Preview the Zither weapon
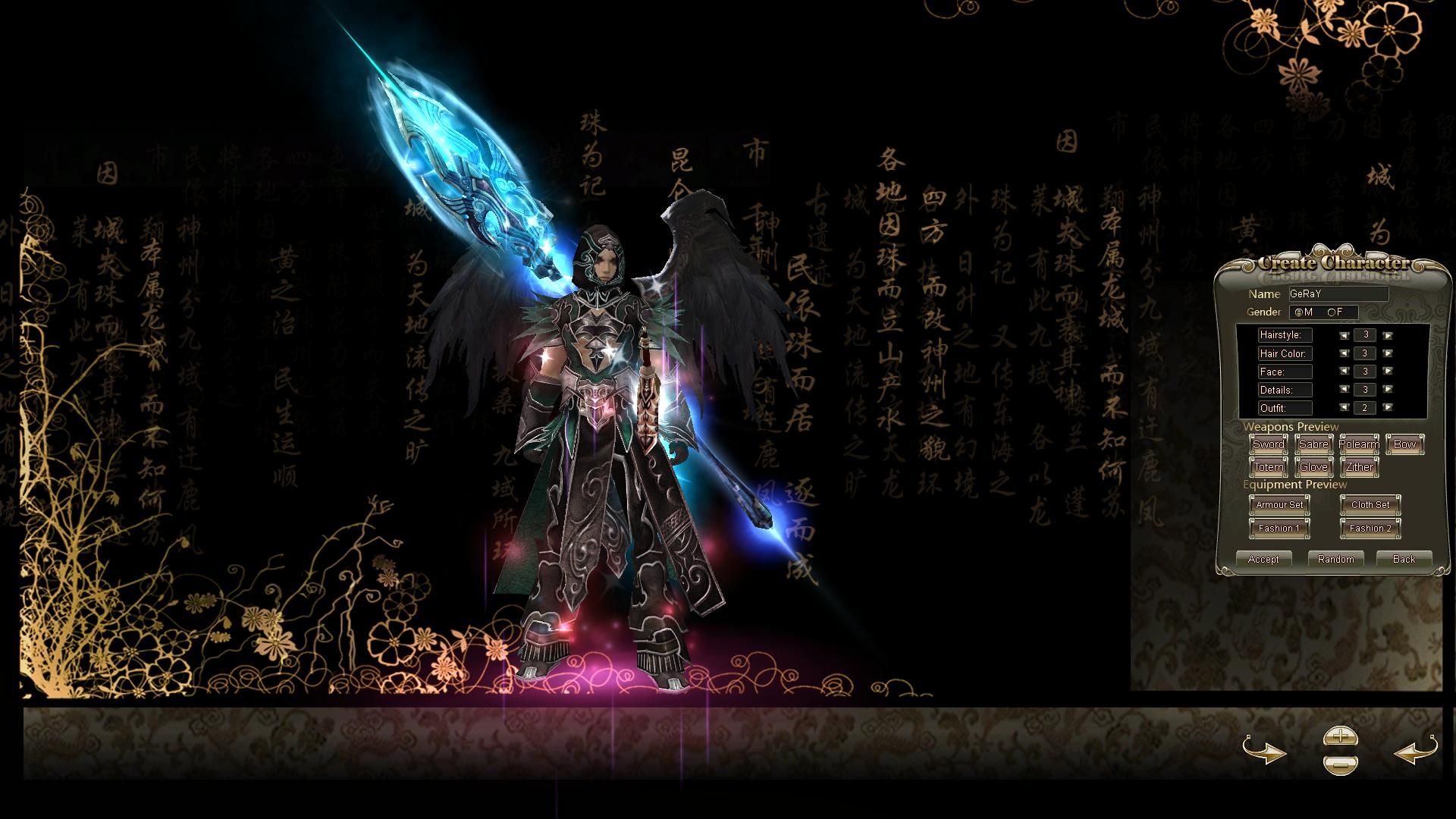Screen dimensions: 1456x819 coord(1359,467)
